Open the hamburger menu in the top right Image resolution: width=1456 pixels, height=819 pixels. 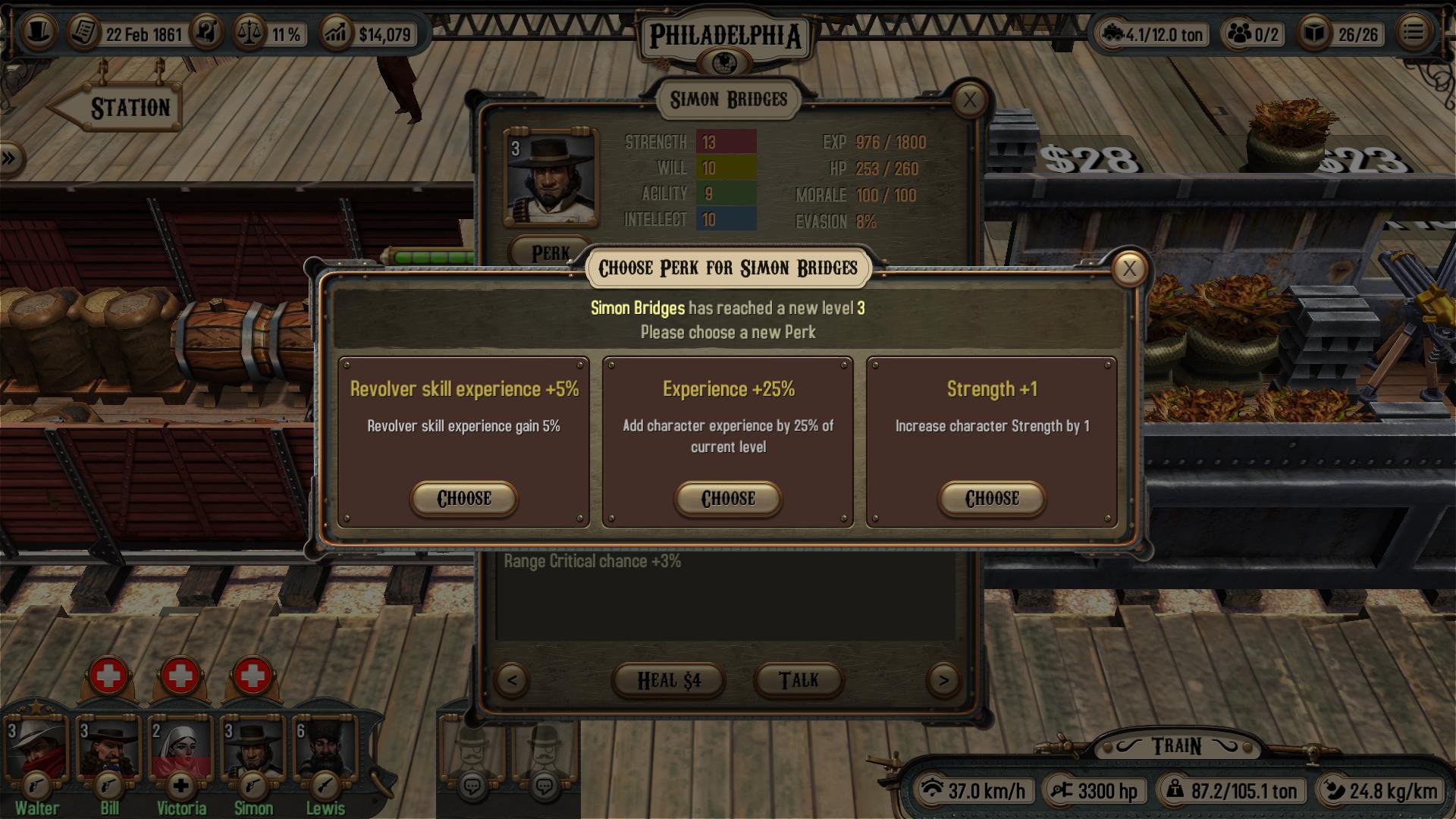(x=1414, y=33)
